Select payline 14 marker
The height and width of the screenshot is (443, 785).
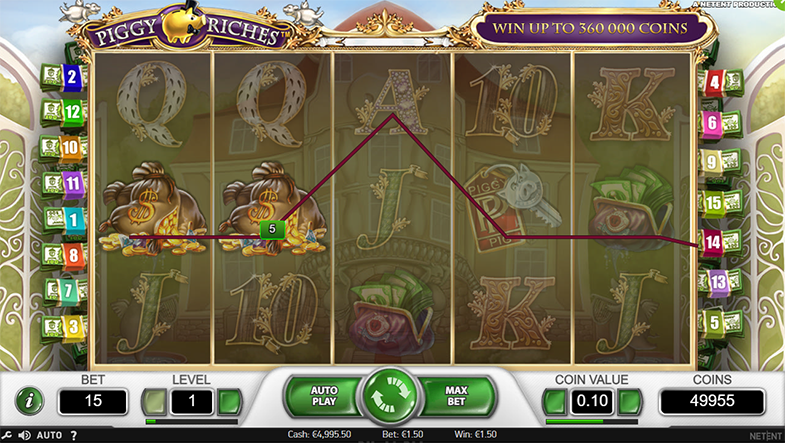(712, 241)
